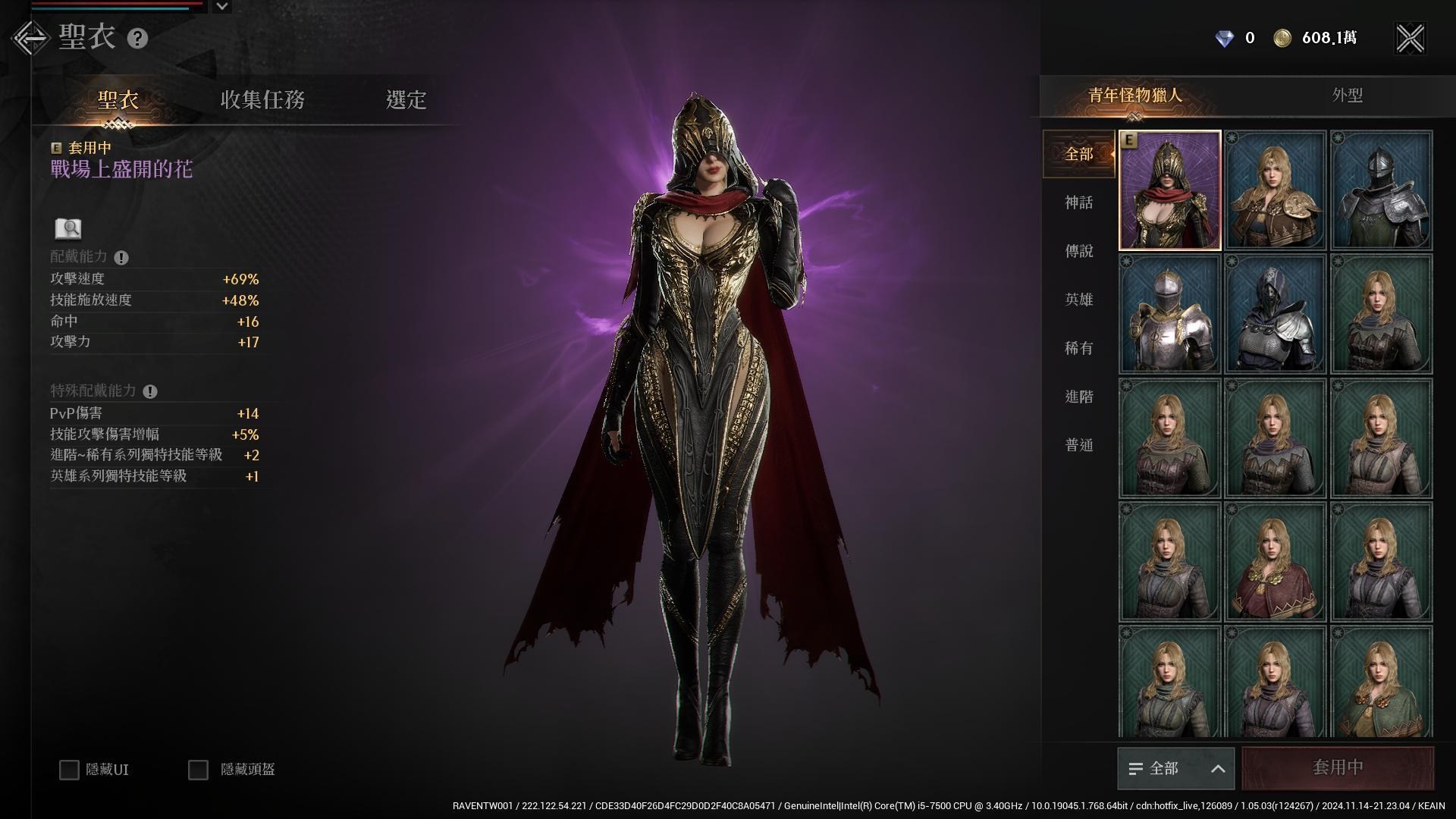
Task: Show the 青年怪物獵人 tab
Action: 1134,96
